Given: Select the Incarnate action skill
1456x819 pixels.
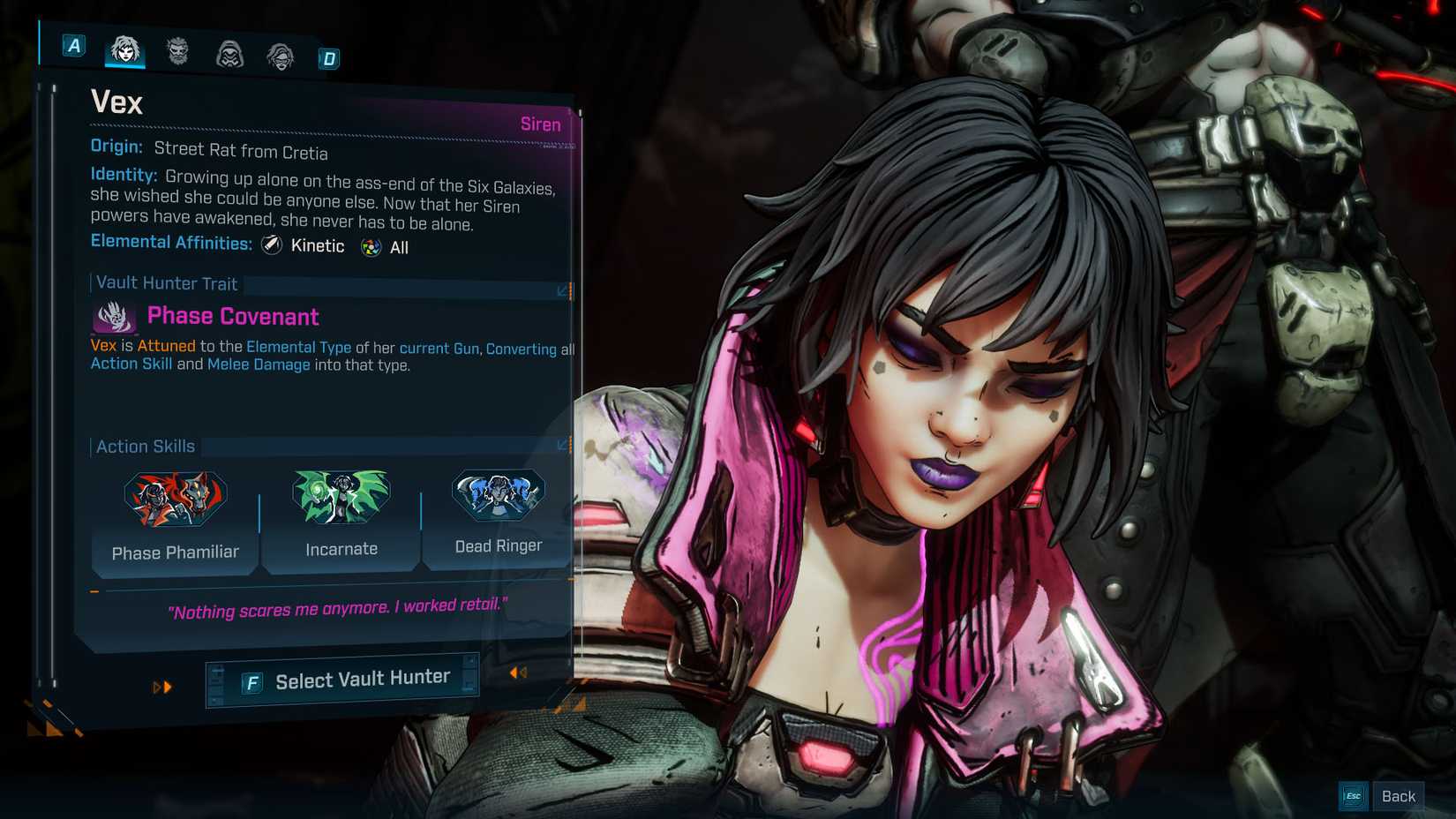Looking at the screenshot, I should coord(341,497).
